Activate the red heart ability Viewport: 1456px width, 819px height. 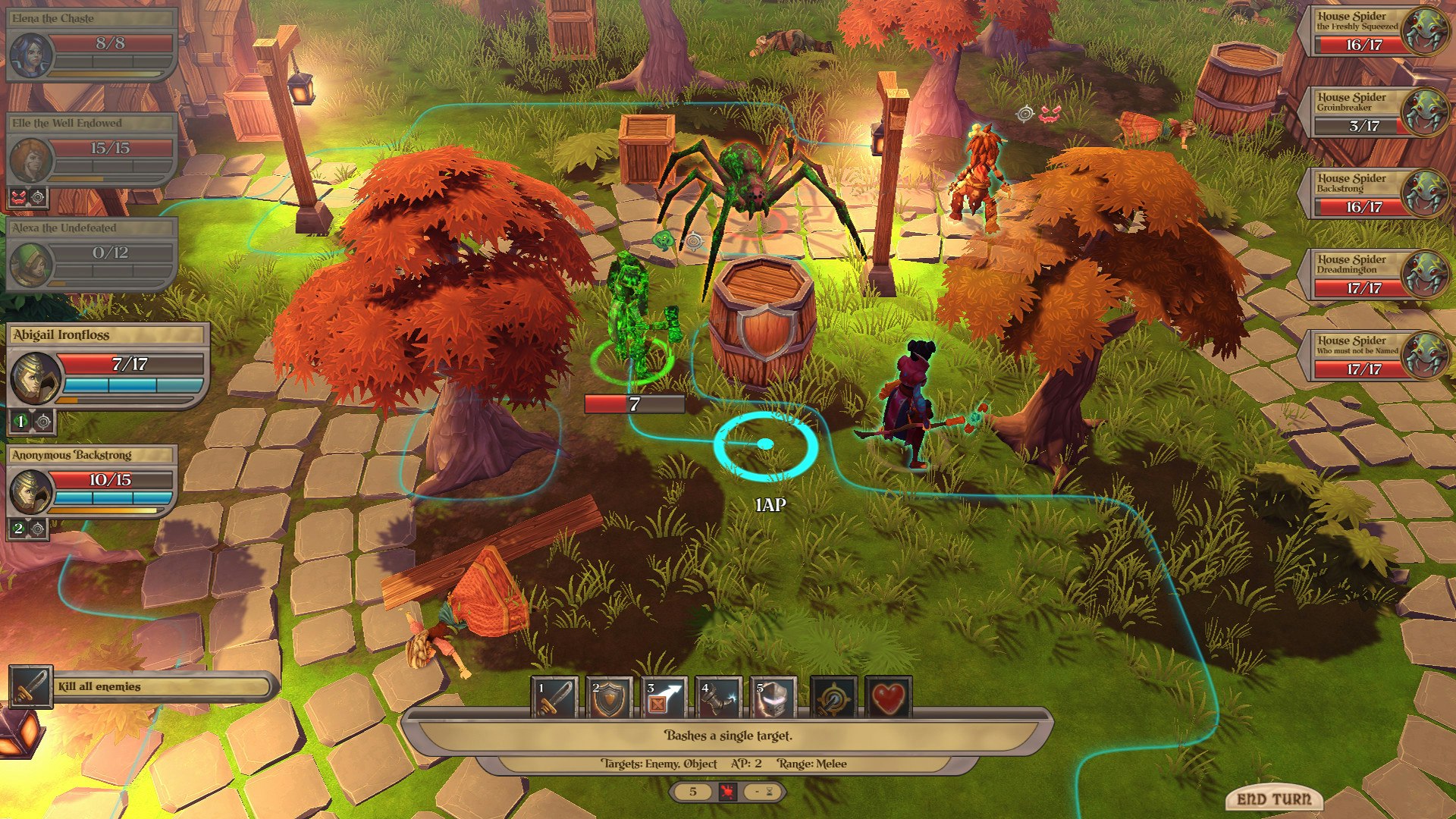coord(888,698)
